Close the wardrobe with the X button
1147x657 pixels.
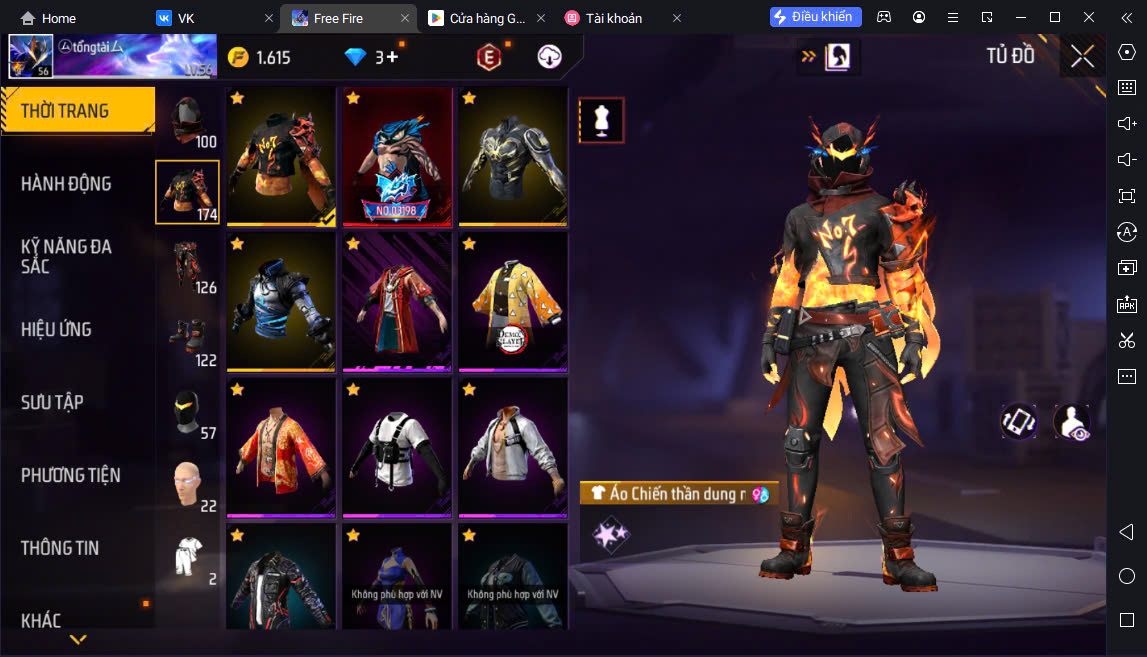pos(1082,56)
